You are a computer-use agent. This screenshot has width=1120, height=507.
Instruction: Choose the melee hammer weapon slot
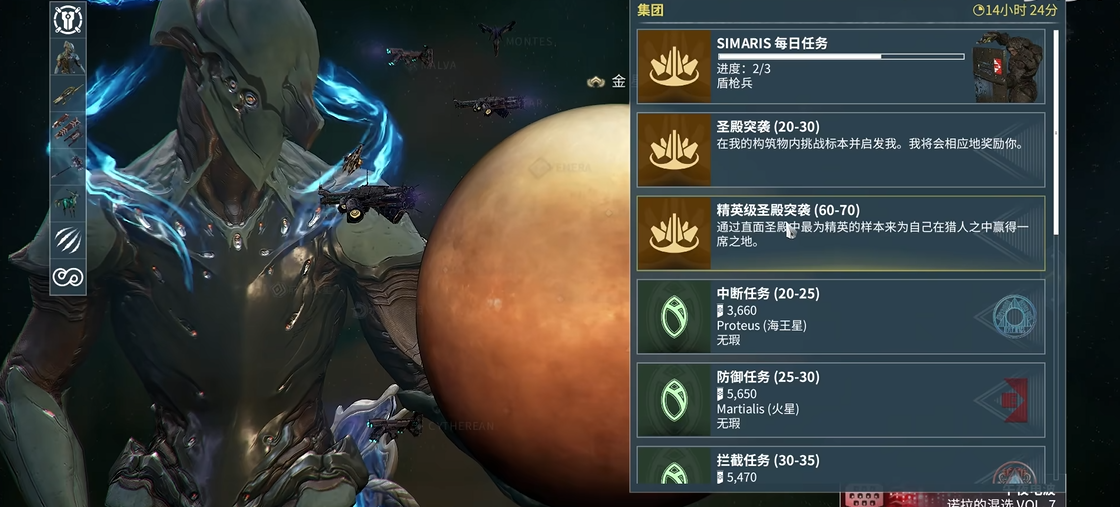point(68,167)
